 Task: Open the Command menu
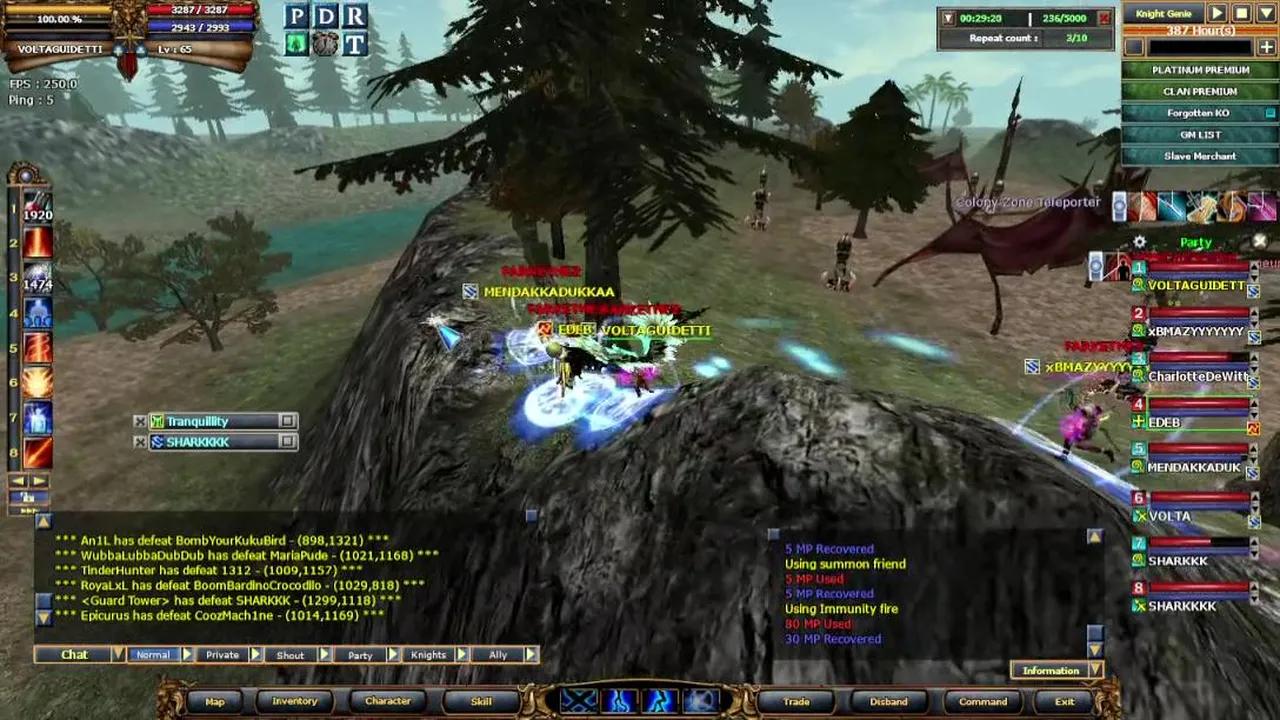[983, 701]
